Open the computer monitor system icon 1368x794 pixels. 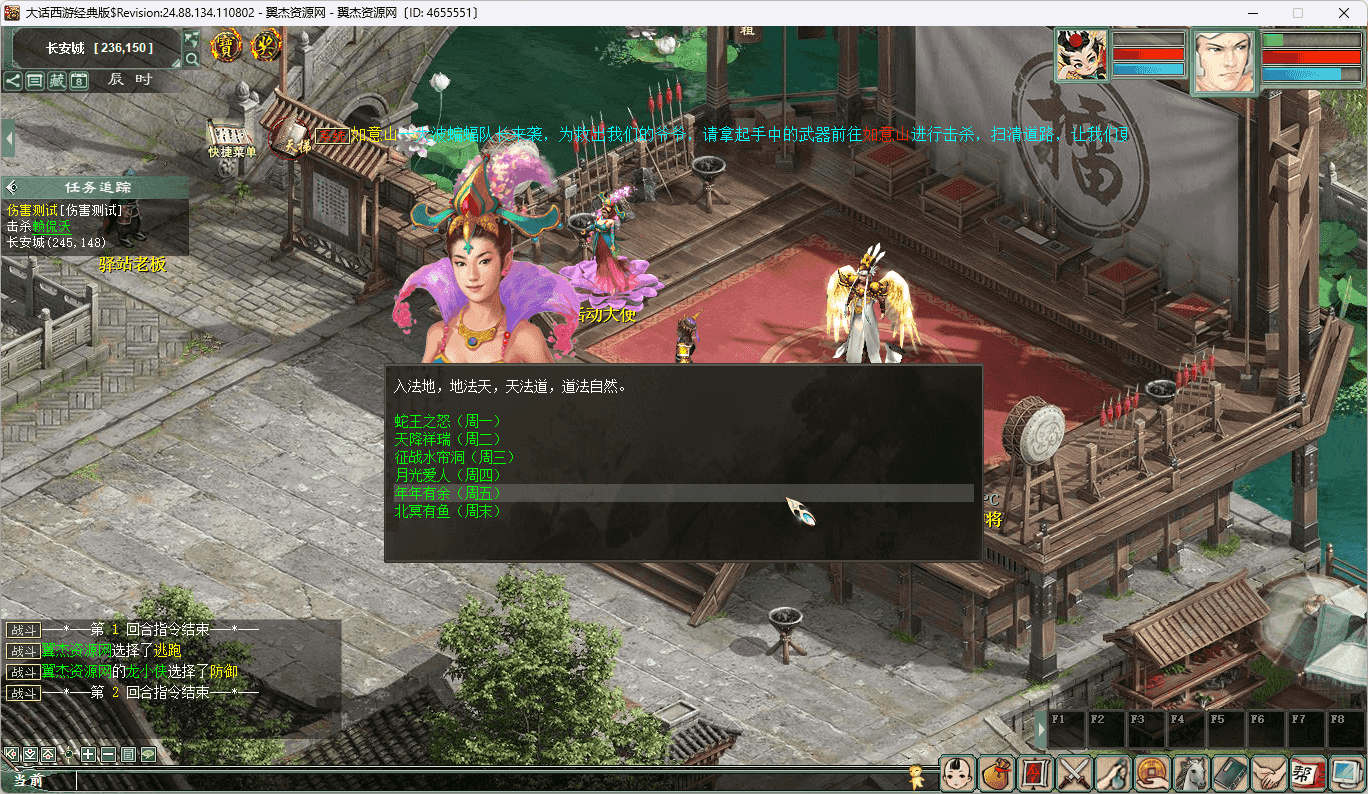1346,774
